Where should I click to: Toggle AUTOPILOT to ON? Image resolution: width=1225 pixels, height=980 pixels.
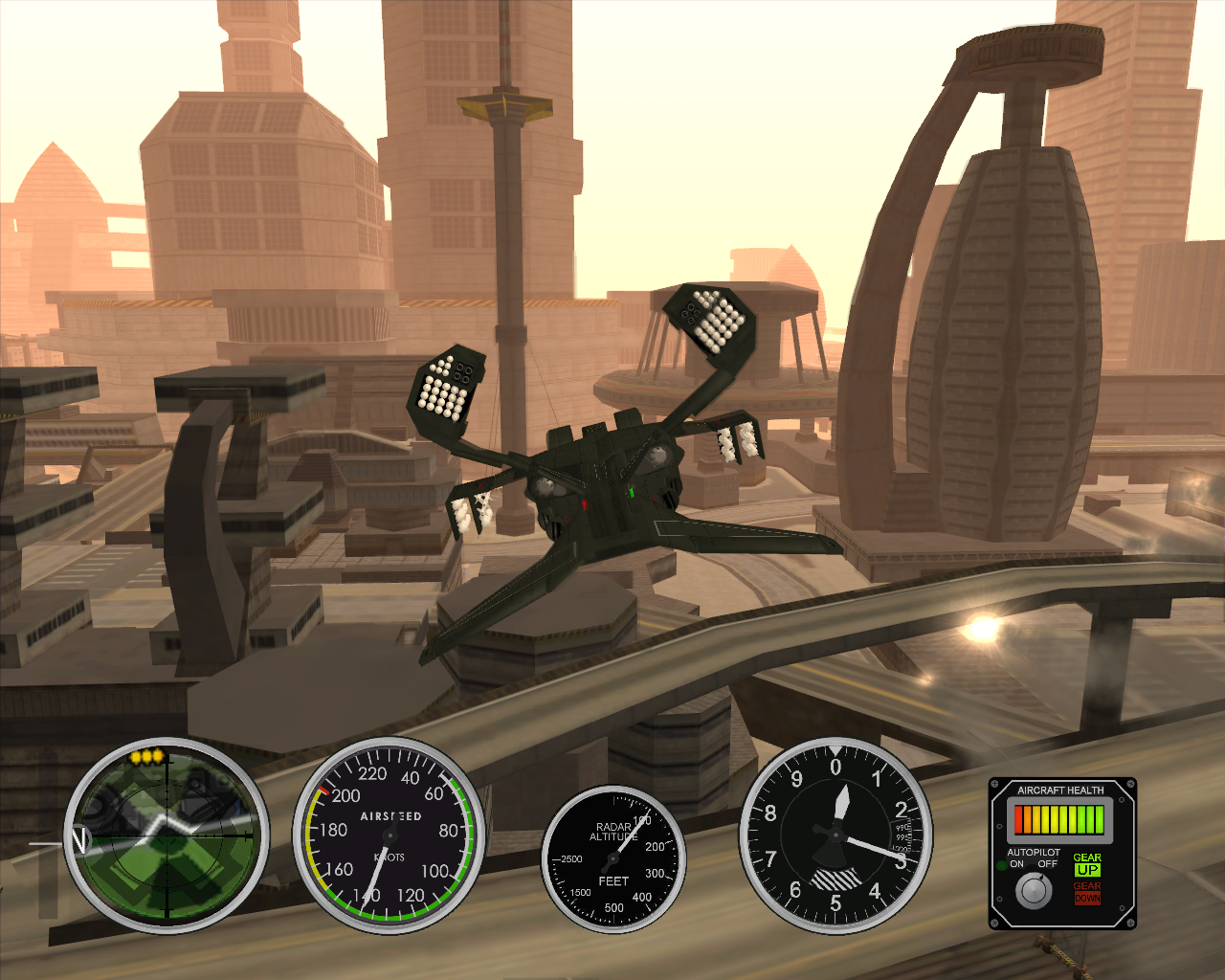pyautogui.click(x=1015, y=864)
